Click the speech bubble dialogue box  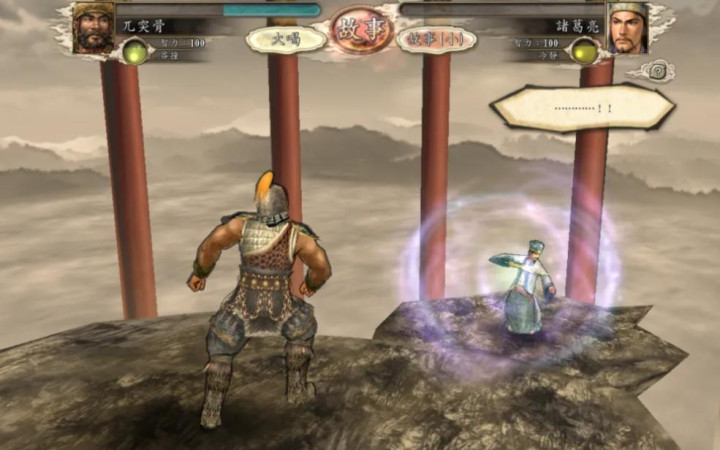pos(579,108)
